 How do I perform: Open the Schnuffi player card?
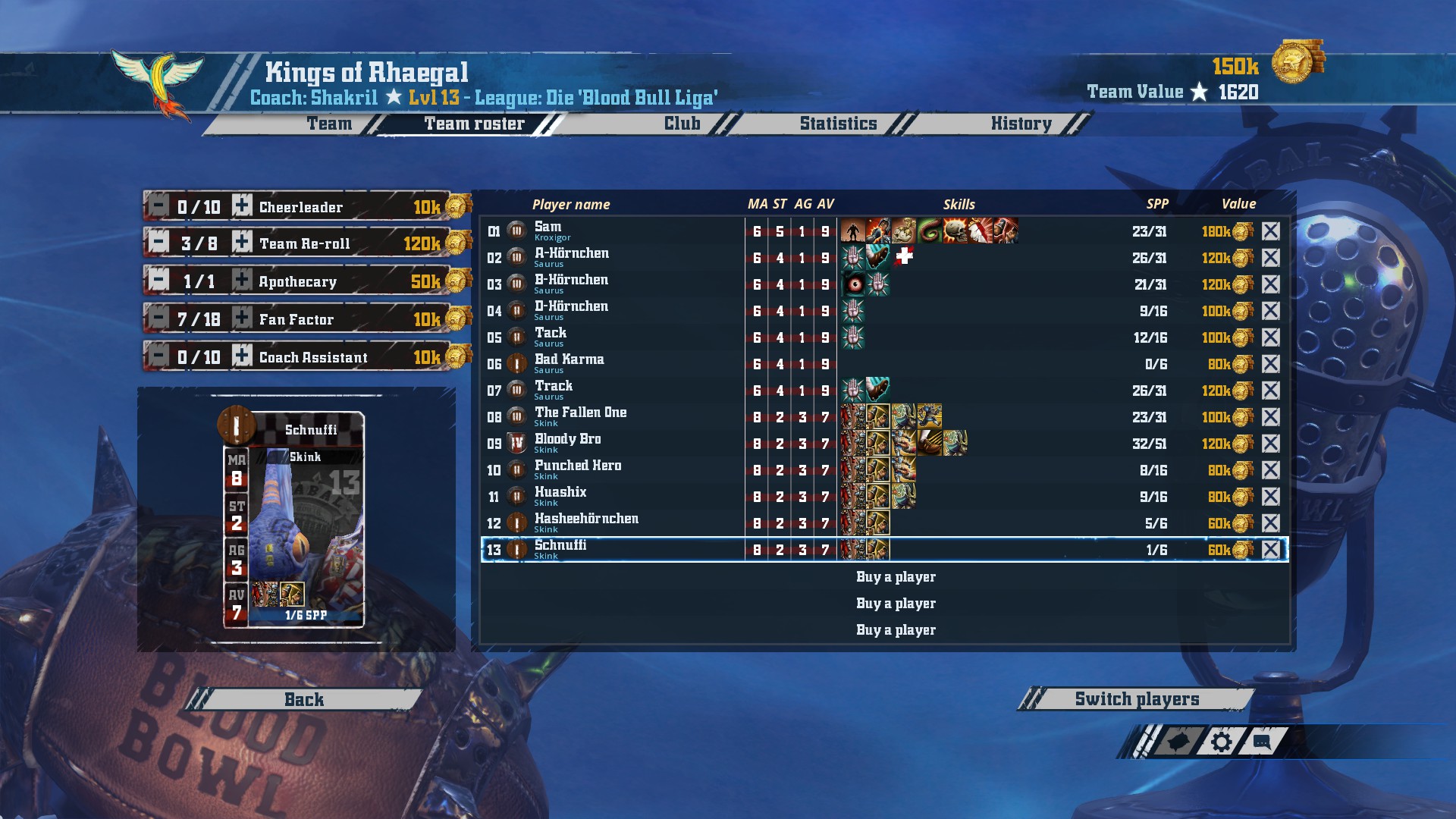[294, 520]
